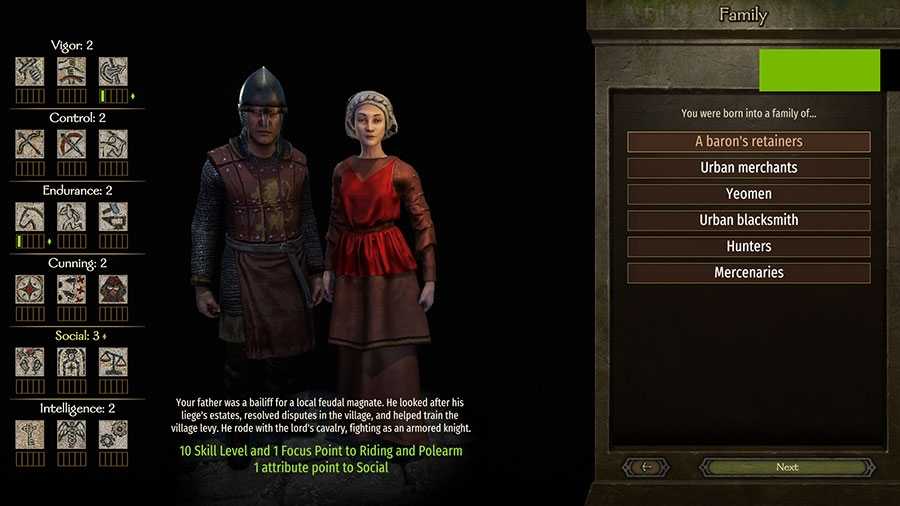Click the Next button
Screen dimensions: 900x506
[786, 467]
